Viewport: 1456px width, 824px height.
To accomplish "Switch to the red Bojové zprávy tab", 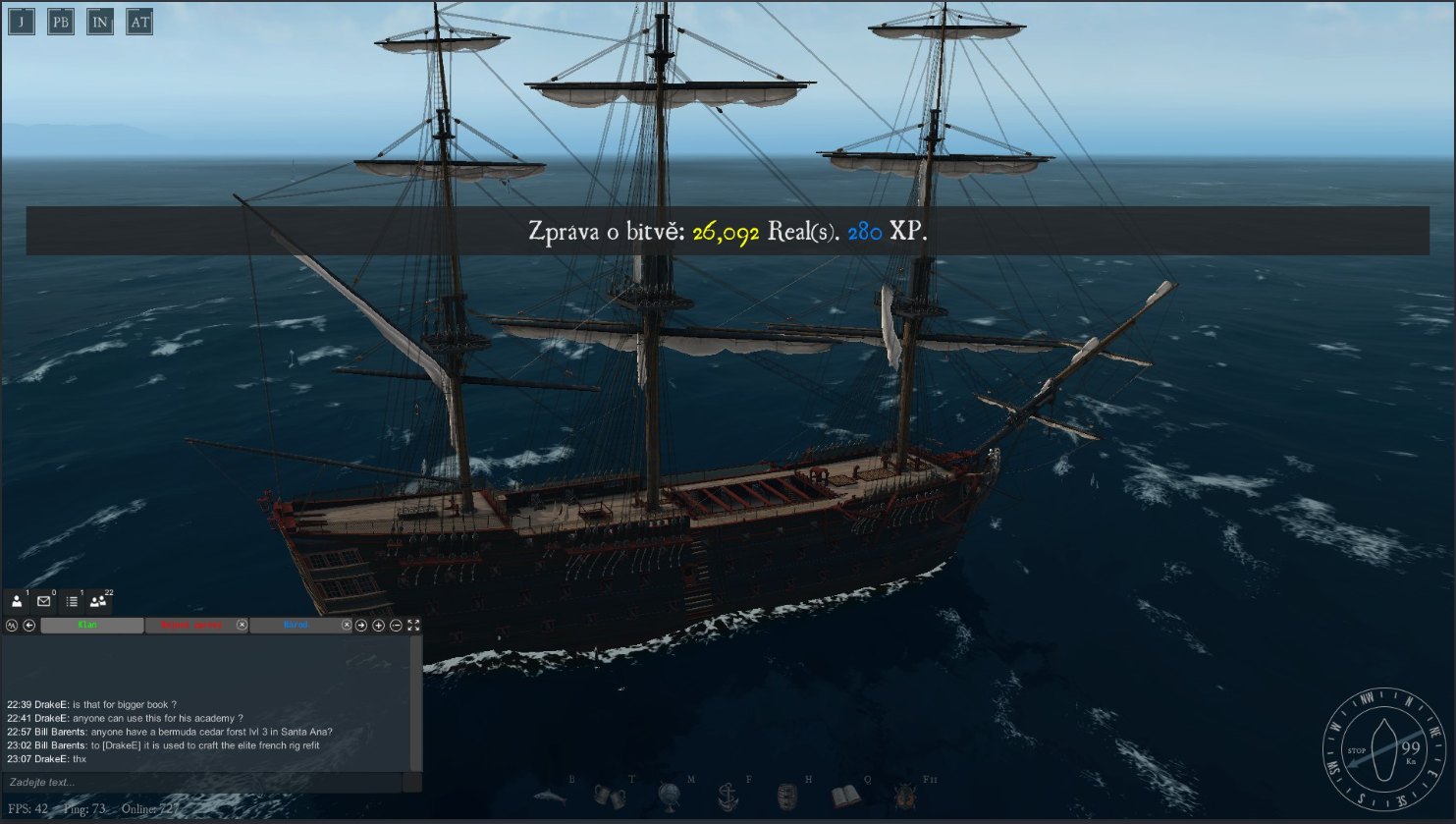I will click(190, 625).
